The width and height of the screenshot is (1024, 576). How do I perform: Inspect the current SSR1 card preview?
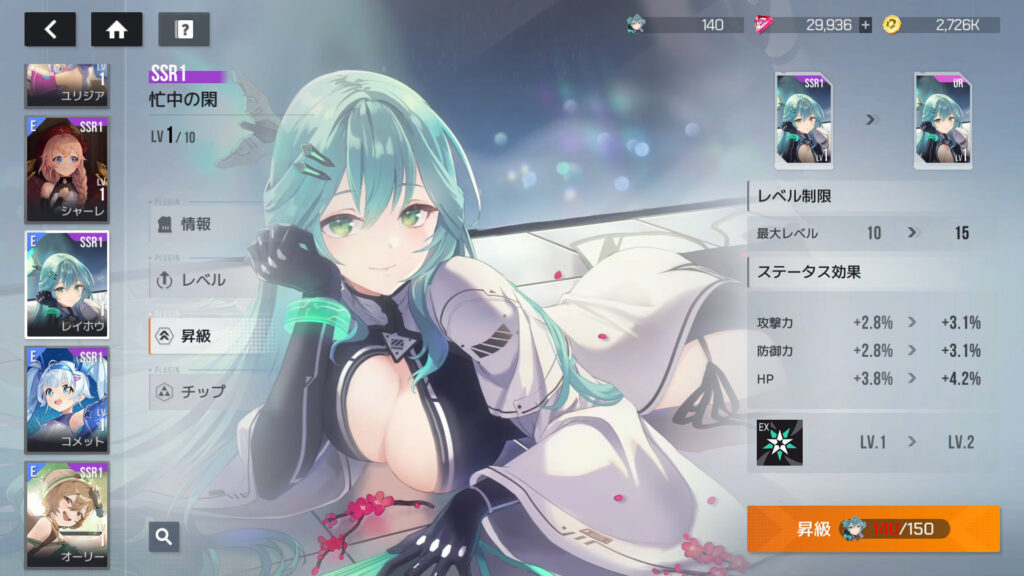[804, 121]
